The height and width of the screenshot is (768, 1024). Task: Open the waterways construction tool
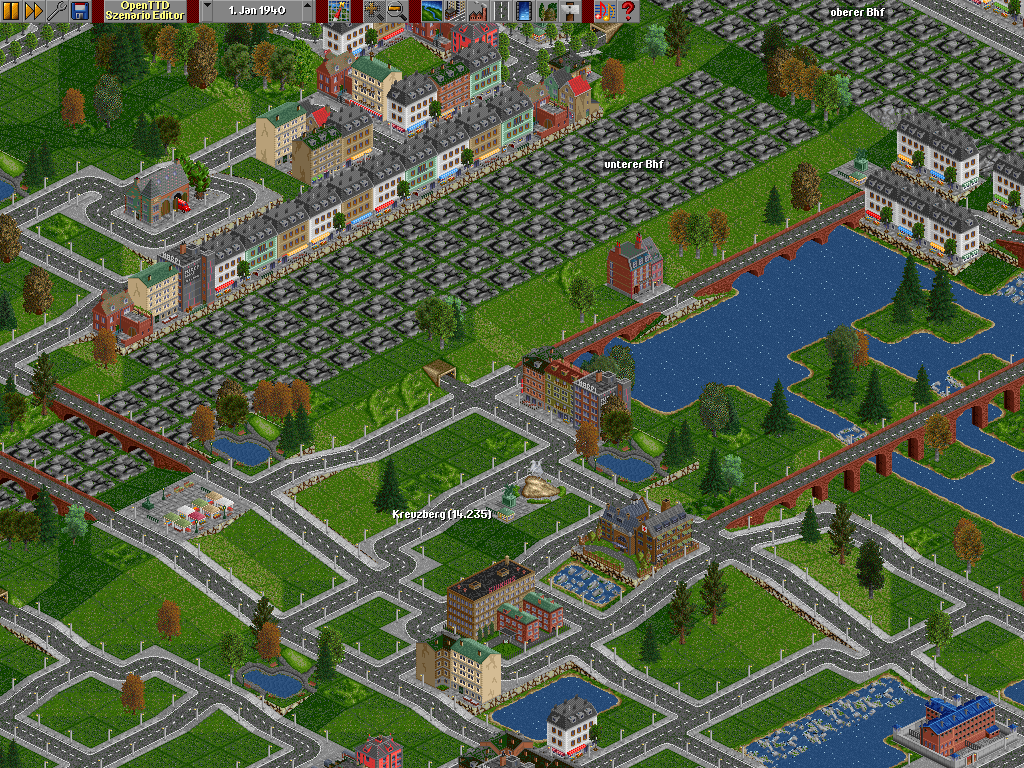point(524,11)
